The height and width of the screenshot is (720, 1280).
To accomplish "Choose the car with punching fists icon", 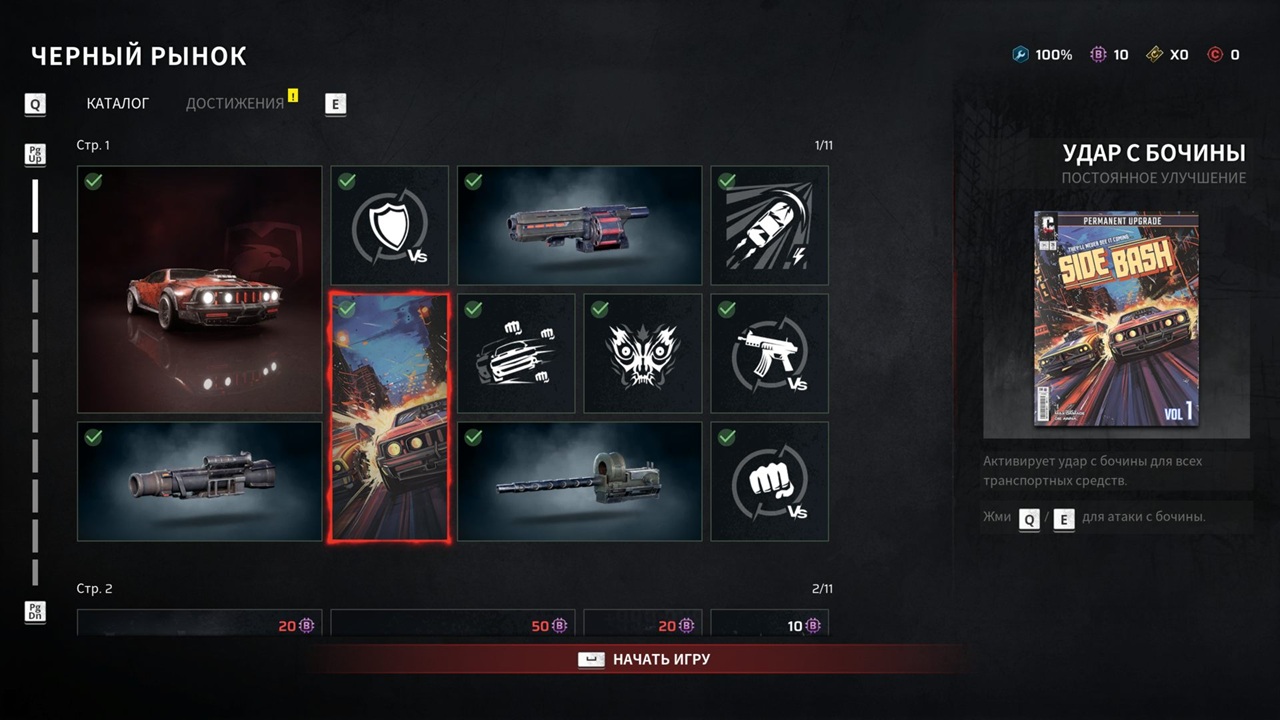I will point(516,353).
